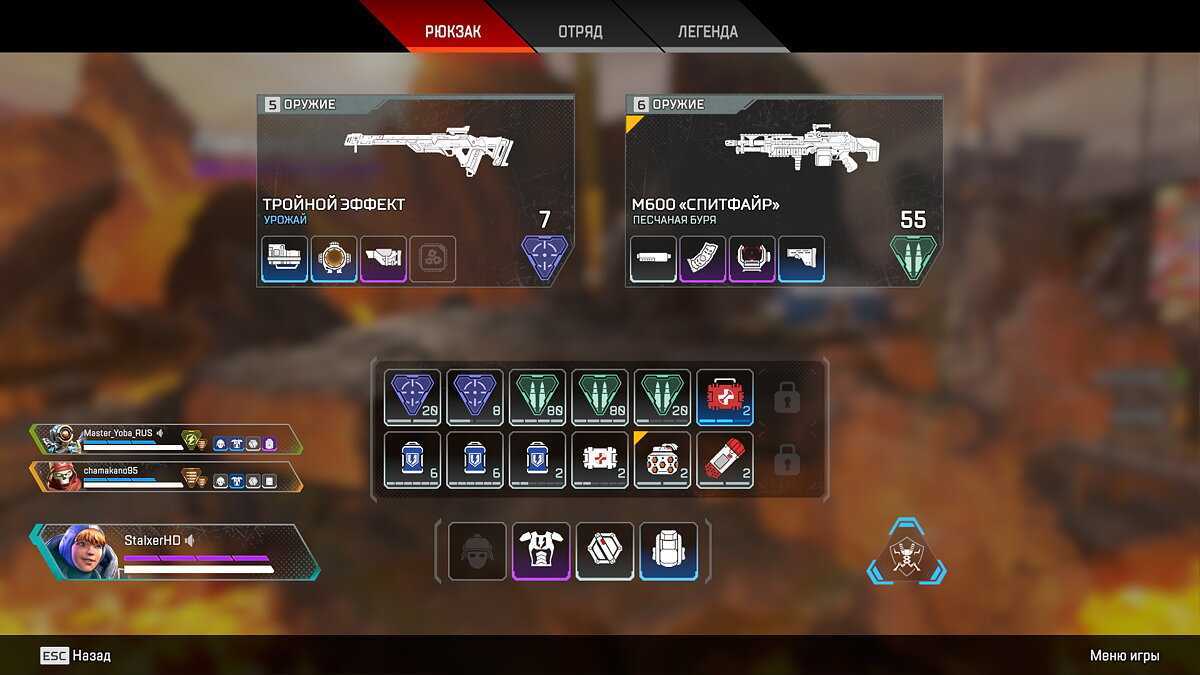Screen dimensions: 1200x675
Task: Switch to the Отряд tab
Action: coord(580,31)
